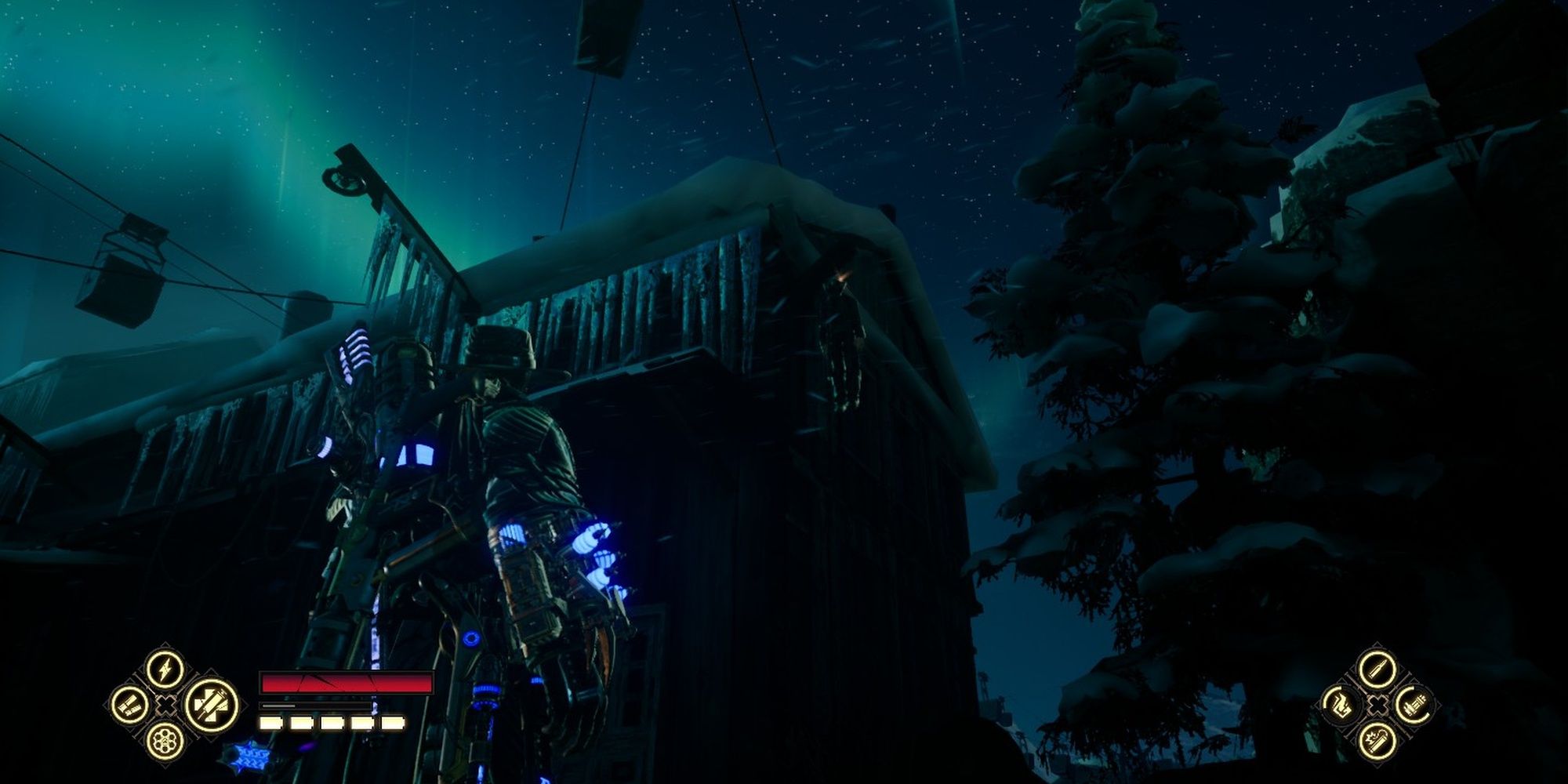Click the last battery charge cell
The height and width of the screenshot is (784, 1568).
394,722
